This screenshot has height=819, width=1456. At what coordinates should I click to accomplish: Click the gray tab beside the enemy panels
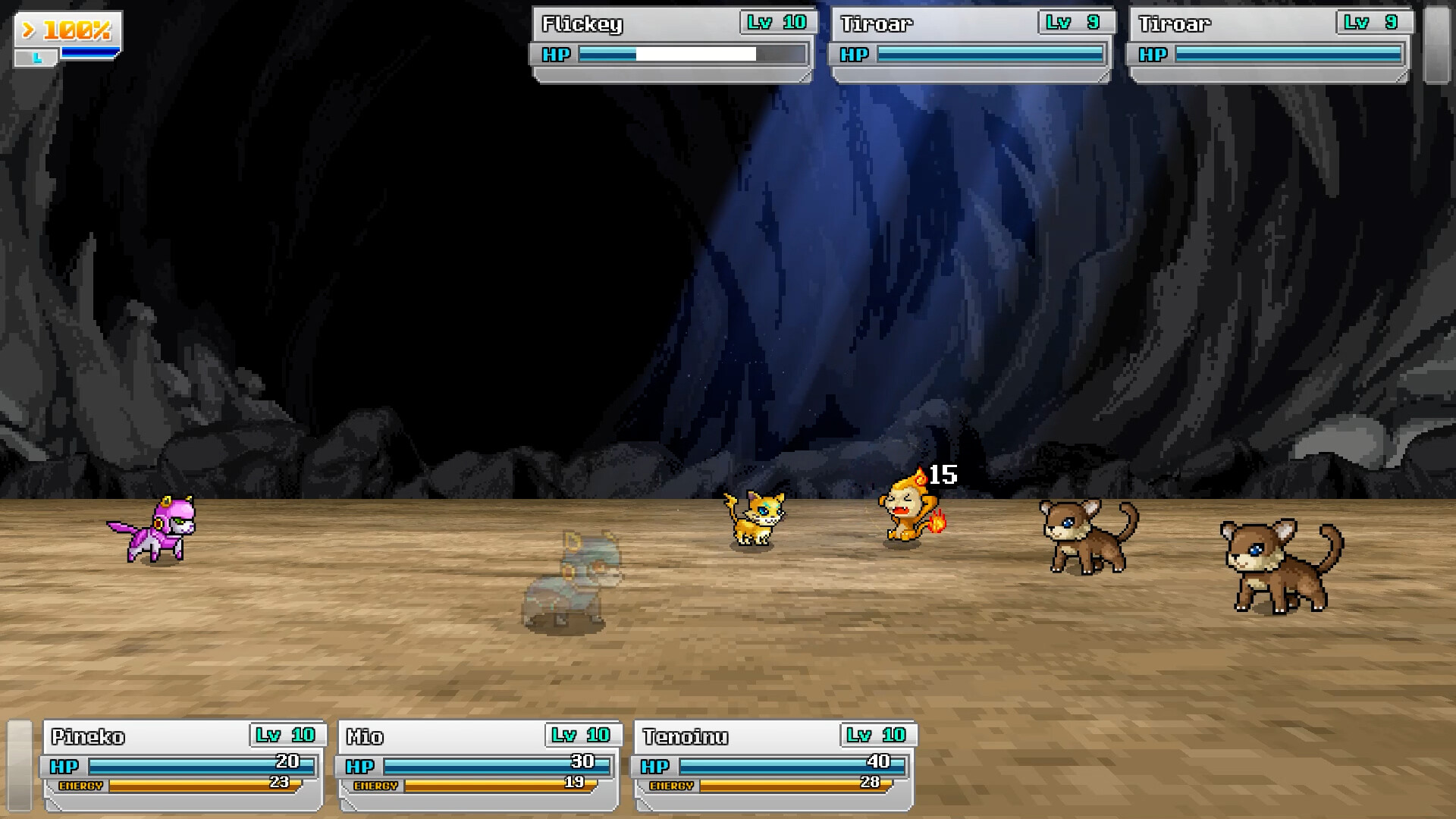pos(1436,45)
